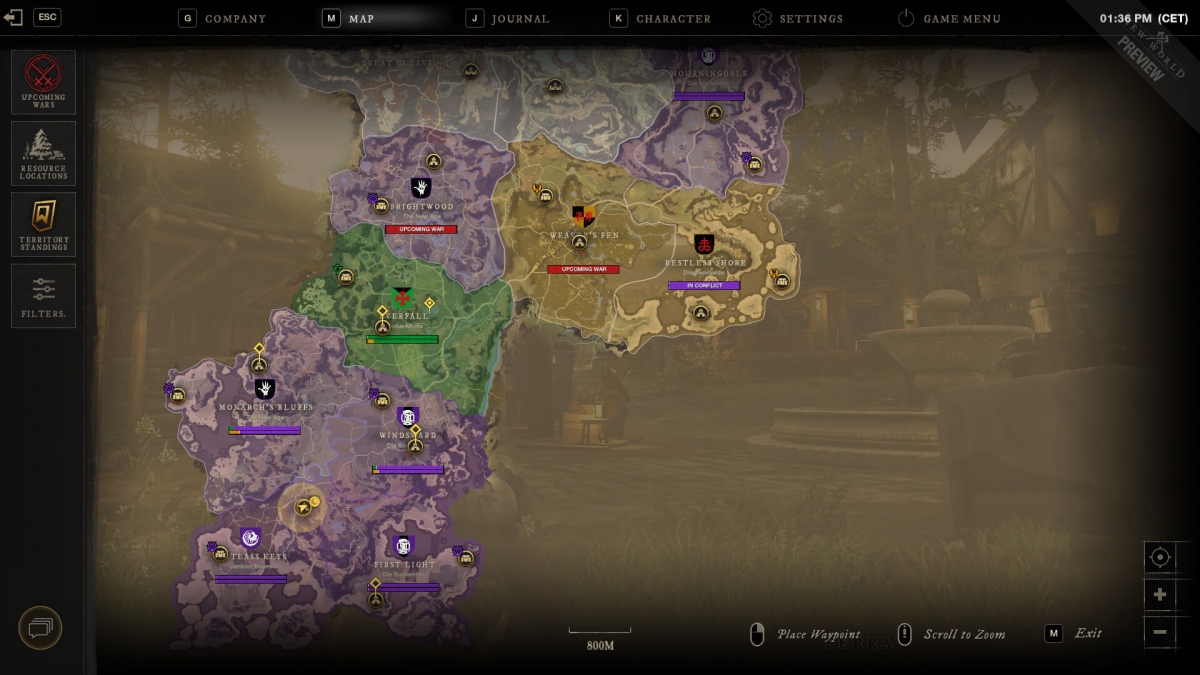Screen dimensions: 1200x675
Task: Open the Company tab
Action: [x=223, y=18]
